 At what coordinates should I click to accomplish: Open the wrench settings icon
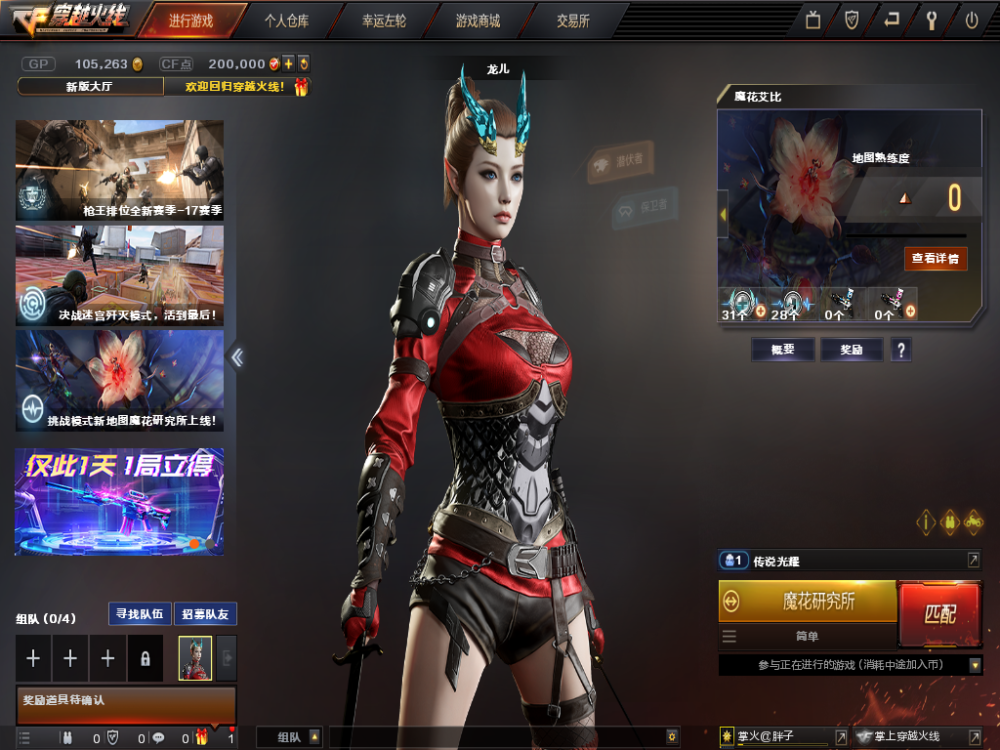pos(931,20)
